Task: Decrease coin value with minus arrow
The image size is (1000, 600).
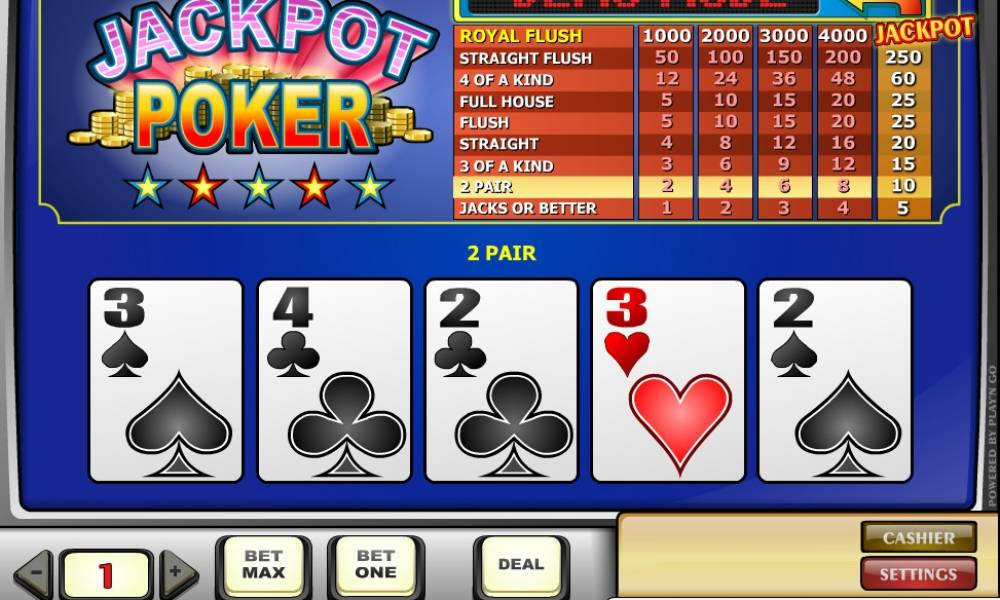Action: tap(34, 574)
